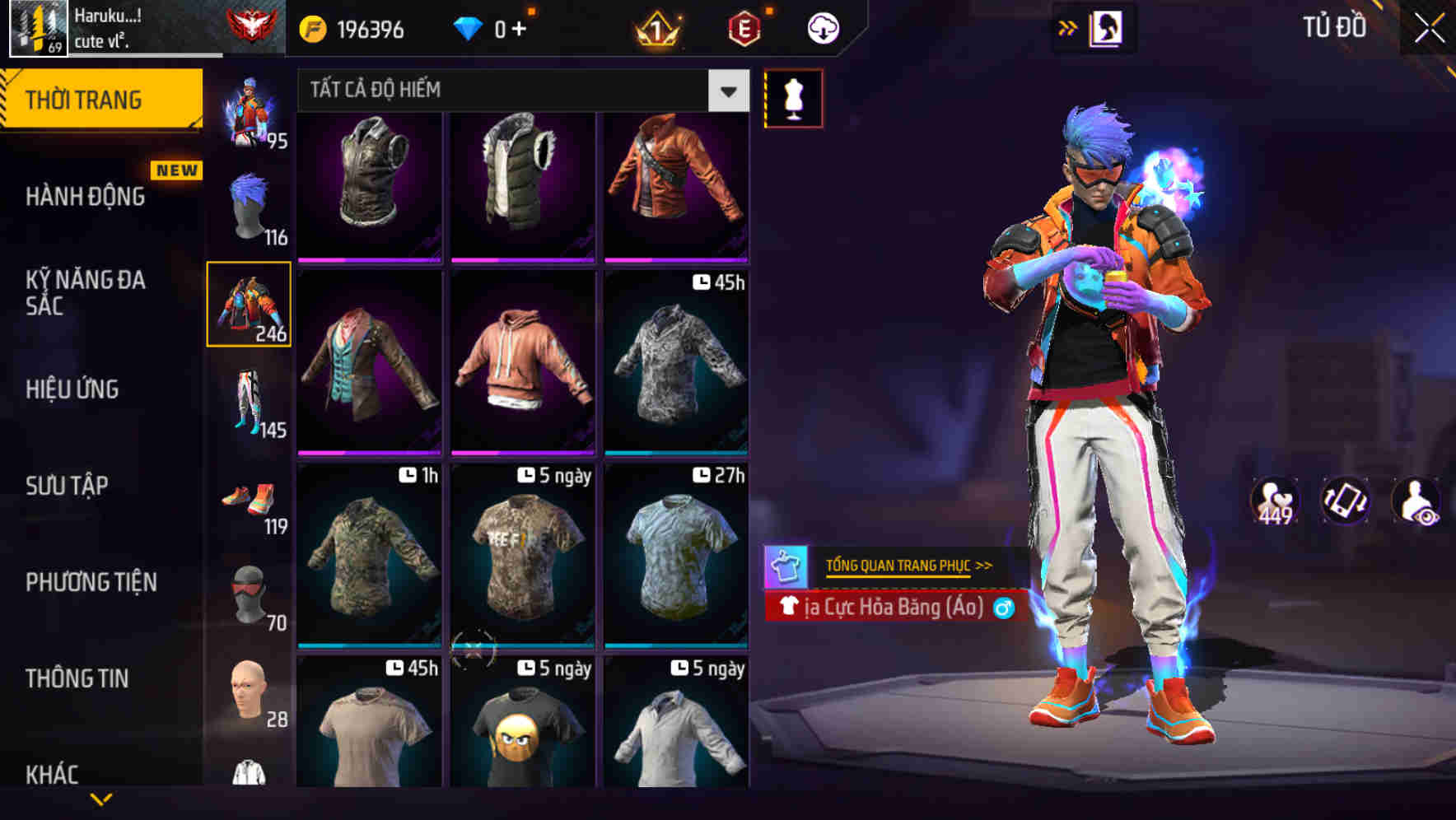Viewport: 1456px width, 820px height.
Task: Switch to the HÀNH ĐỘNG tab
Action: 85,196
